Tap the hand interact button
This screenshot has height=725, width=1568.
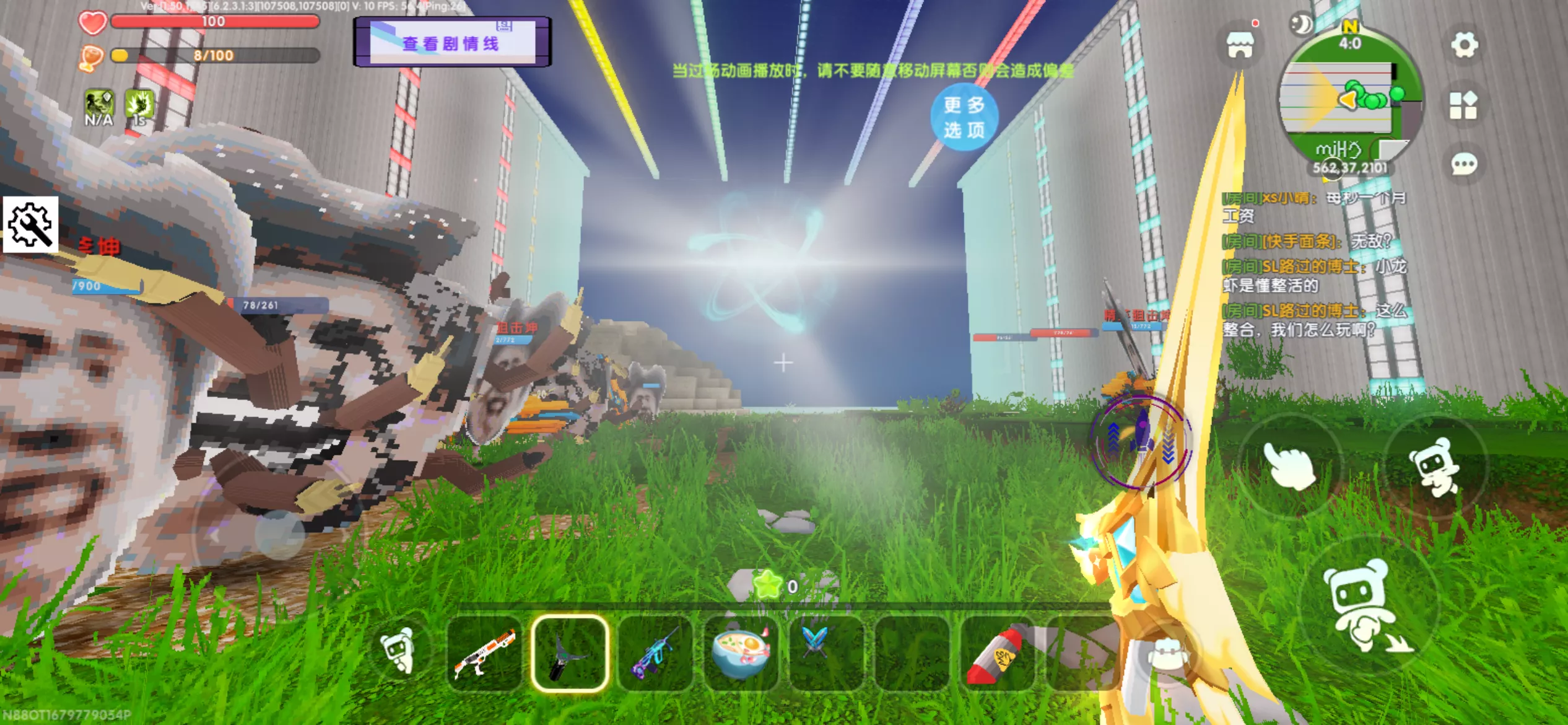coord(1289,465)
